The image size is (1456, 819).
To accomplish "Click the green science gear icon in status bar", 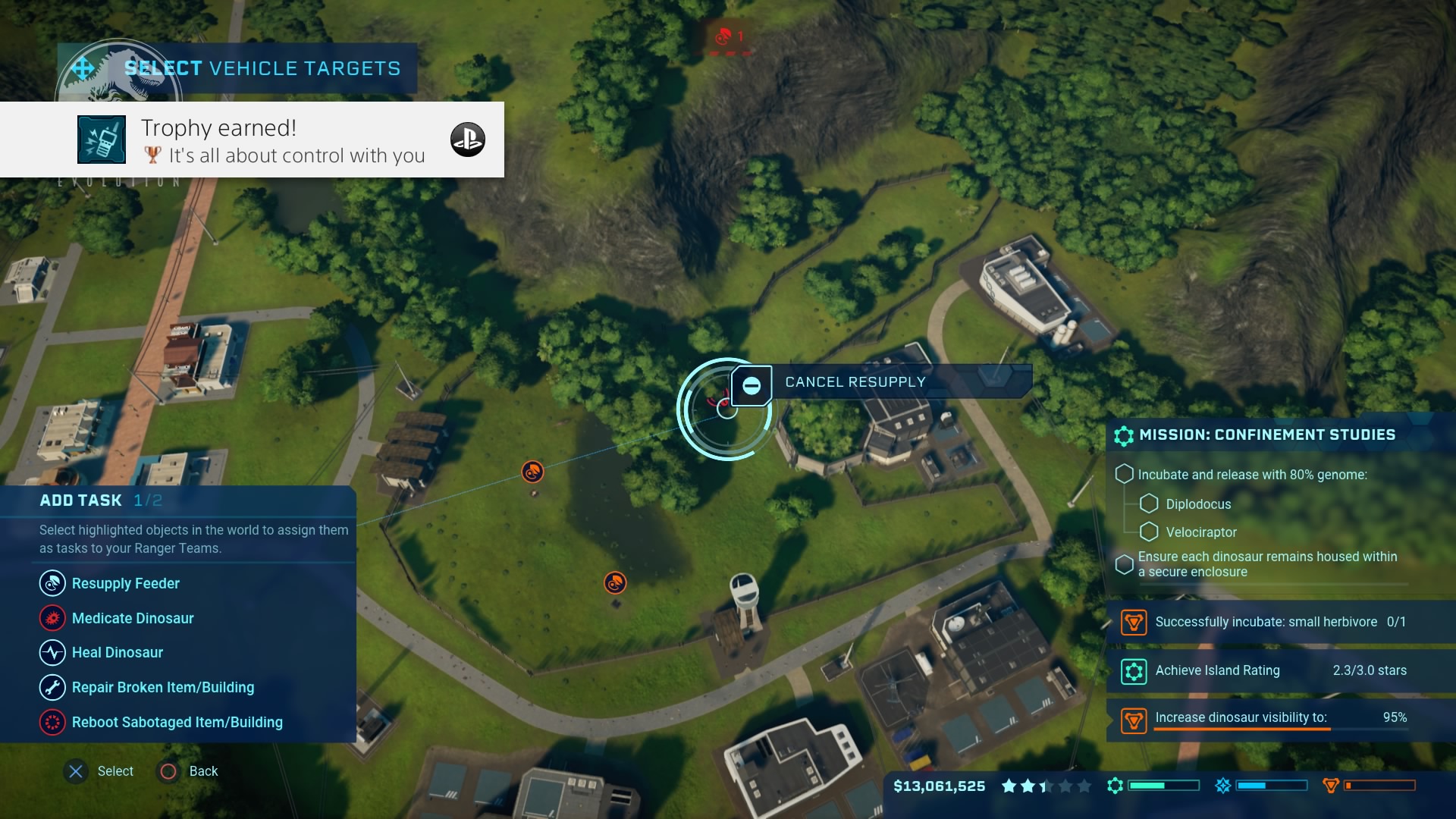I will (1115, 786).
